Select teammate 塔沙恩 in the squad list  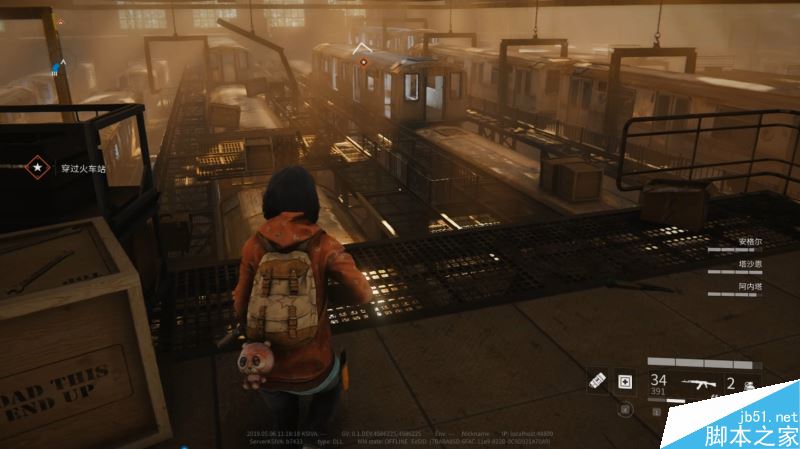(x=749, y=264)
